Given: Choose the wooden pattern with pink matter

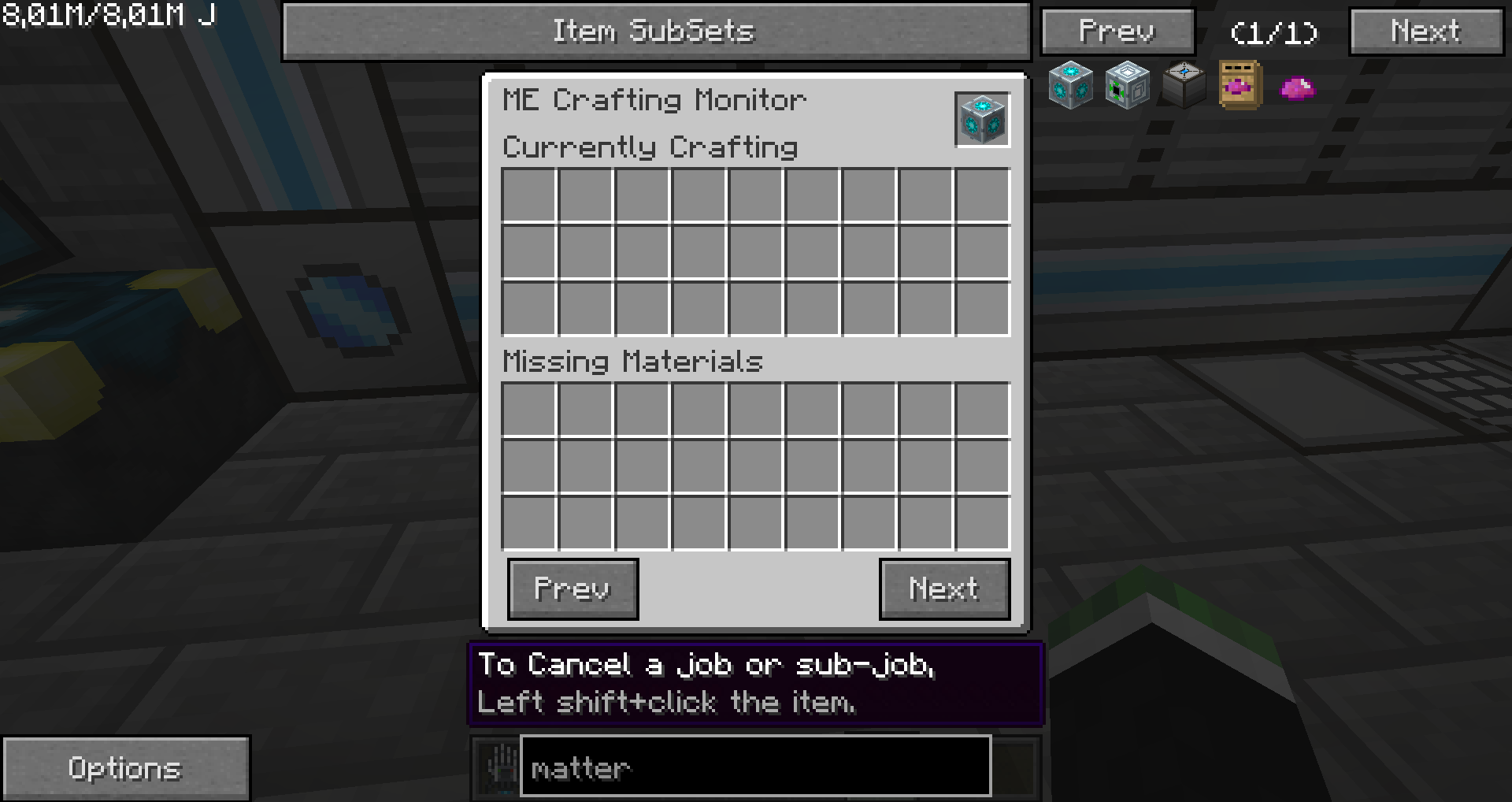Looking at the screenshot, I should [1240, 84].
